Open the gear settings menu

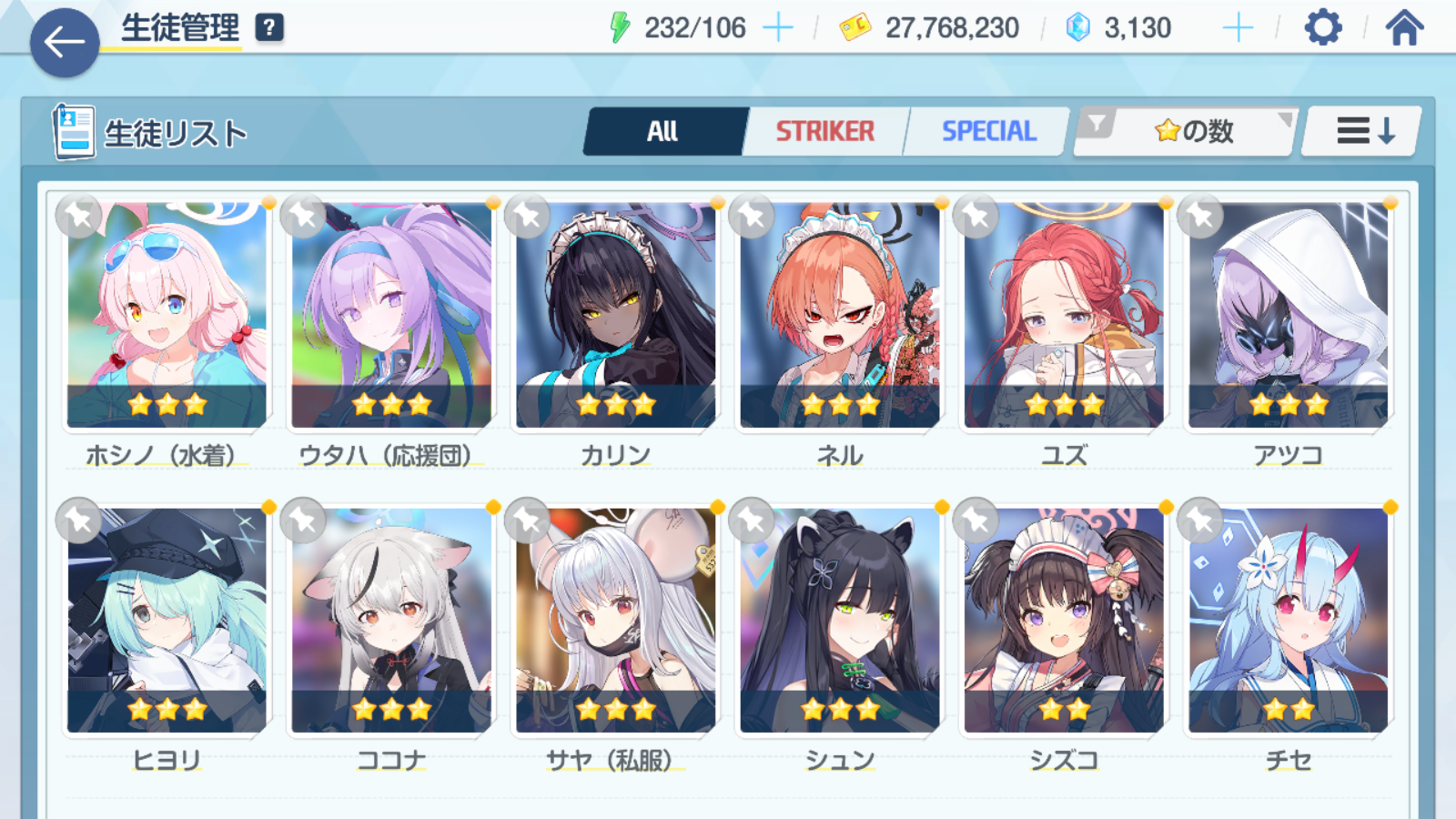click(x=1322, y=28)
